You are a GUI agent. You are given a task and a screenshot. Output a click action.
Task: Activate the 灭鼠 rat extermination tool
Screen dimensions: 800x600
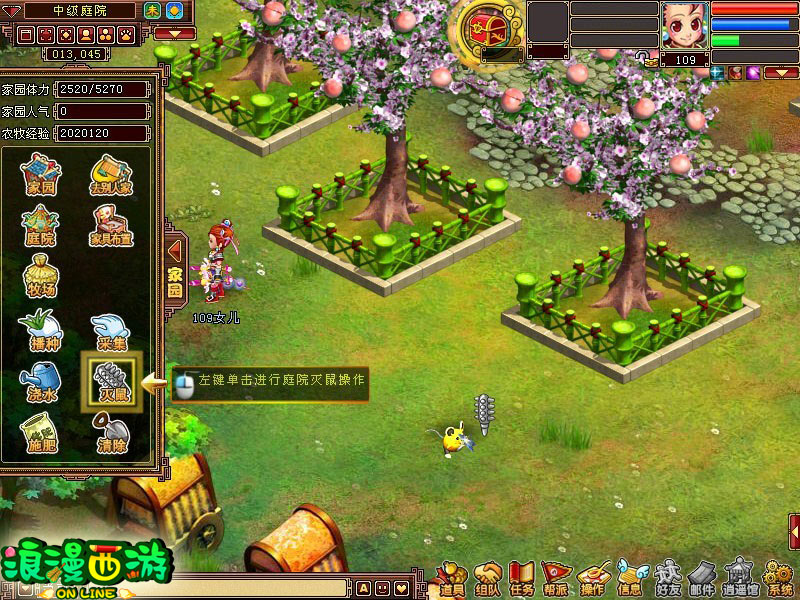pyautogui.click(x=111, y=381)
